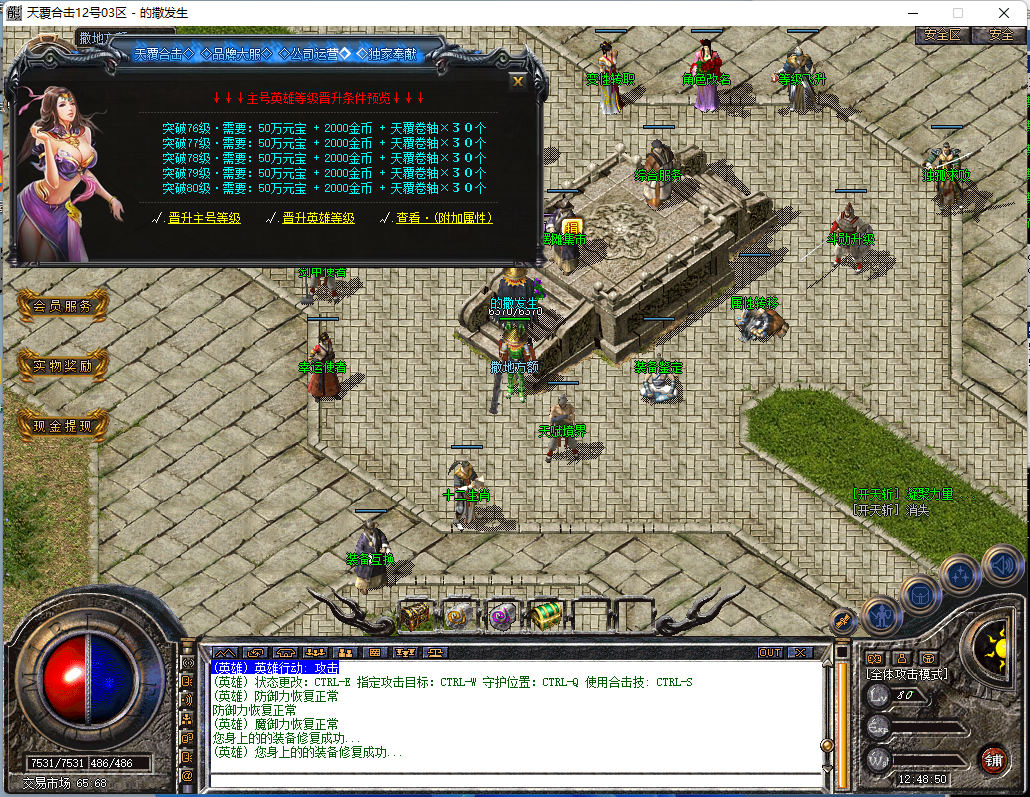Open the bag round button
Image resolution: width=1030 pixels, height=797 pixels.
coord(920,596)
